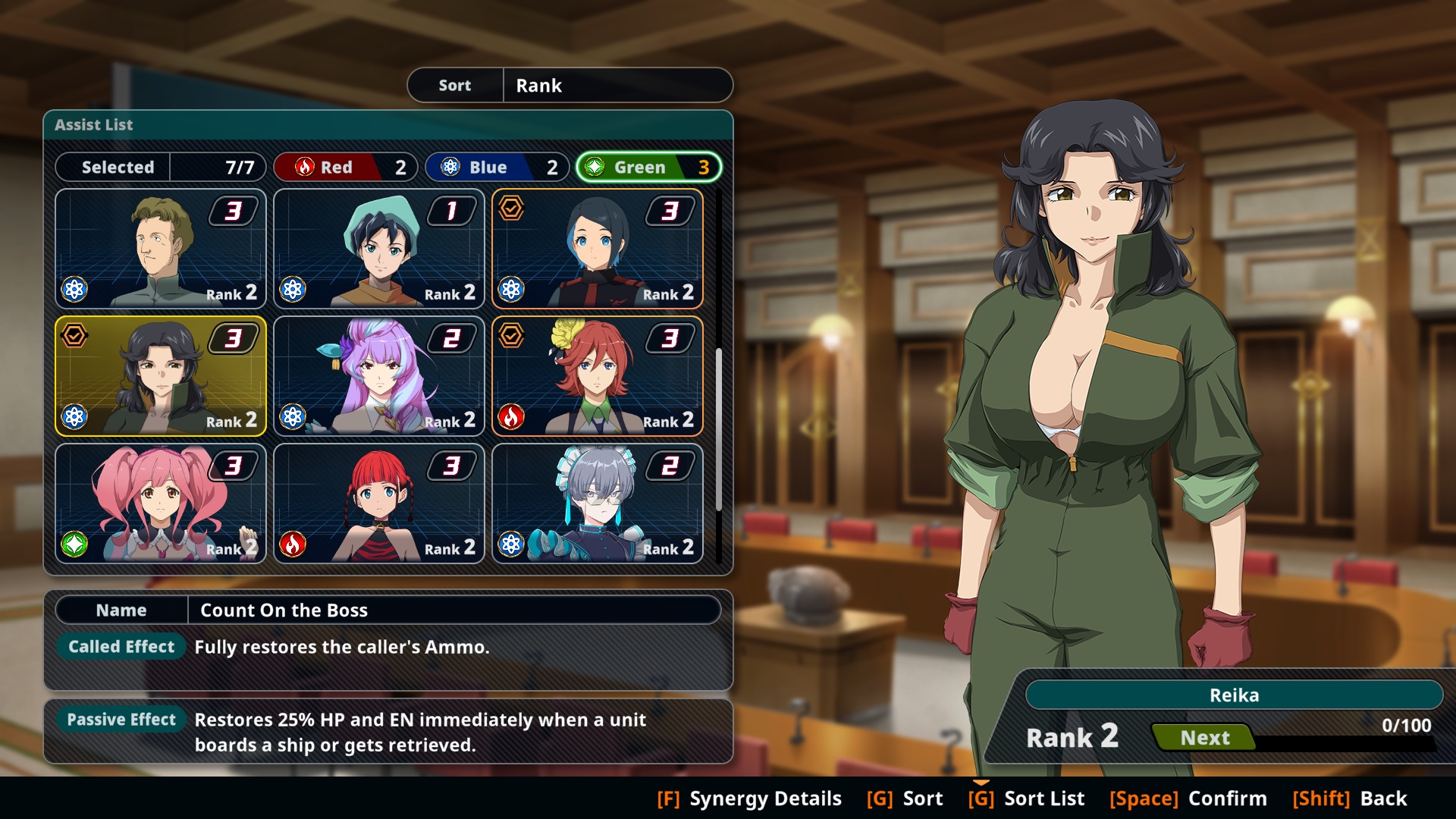Select the girl with black and blue hair
1456x819 pixels.
pyautogui.click(x=598, y=249)
